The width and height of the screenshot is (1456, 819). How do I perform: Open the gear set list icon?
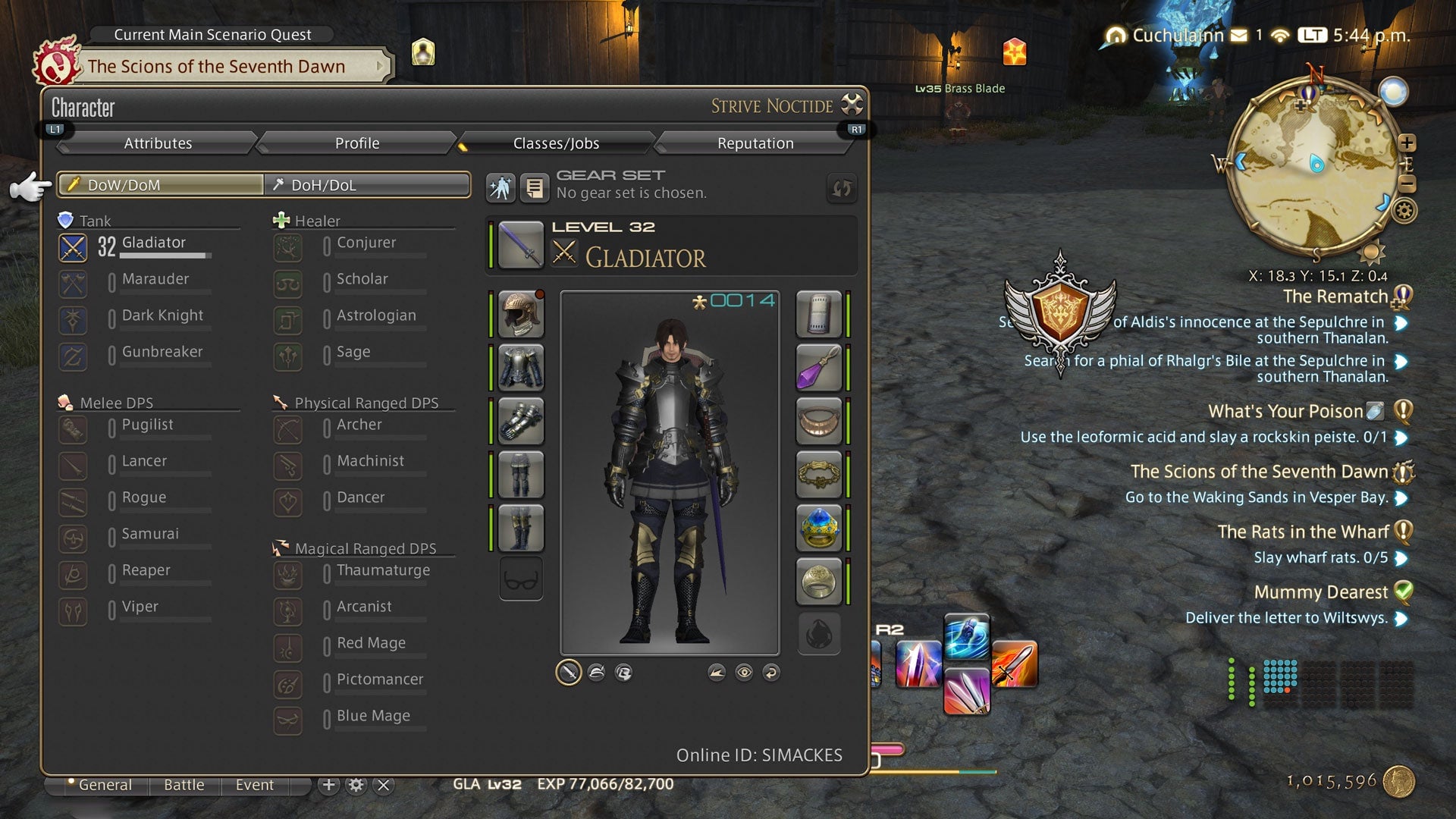pos(536,187)
